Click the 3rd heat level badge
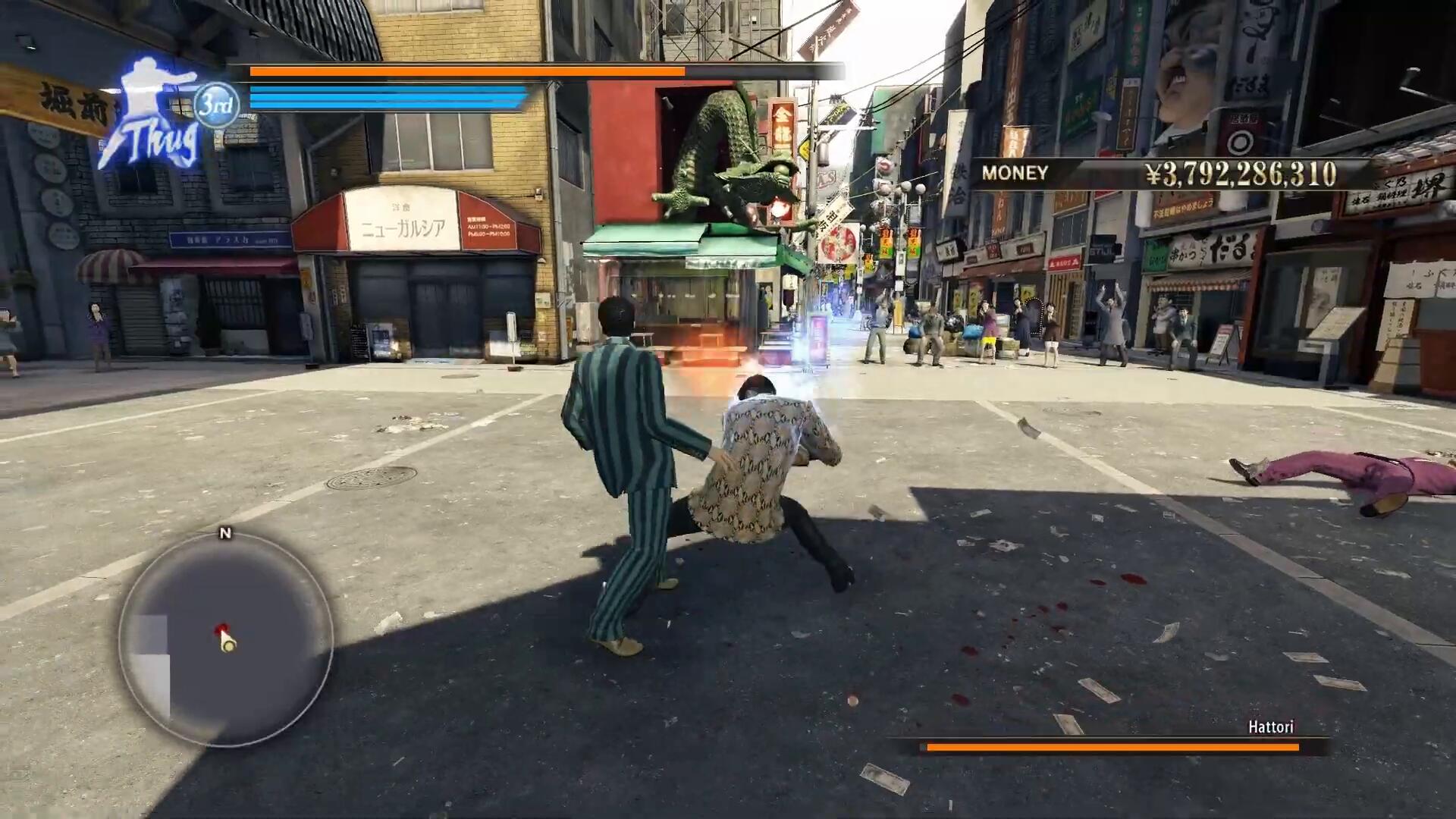This screenshot has height=819, width=1456. (x=215, y=105)
